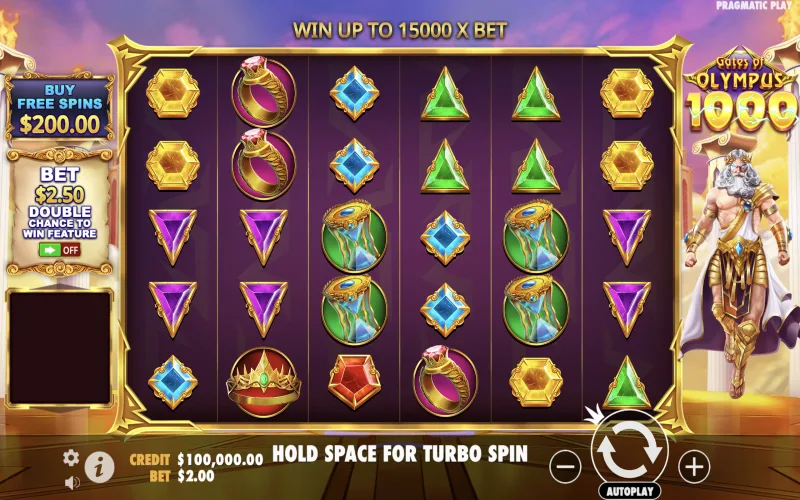Image resolution: width=800 pixels, height=500 pixels.
Task: Open the Autoplay options
Action: coord(630,492)
